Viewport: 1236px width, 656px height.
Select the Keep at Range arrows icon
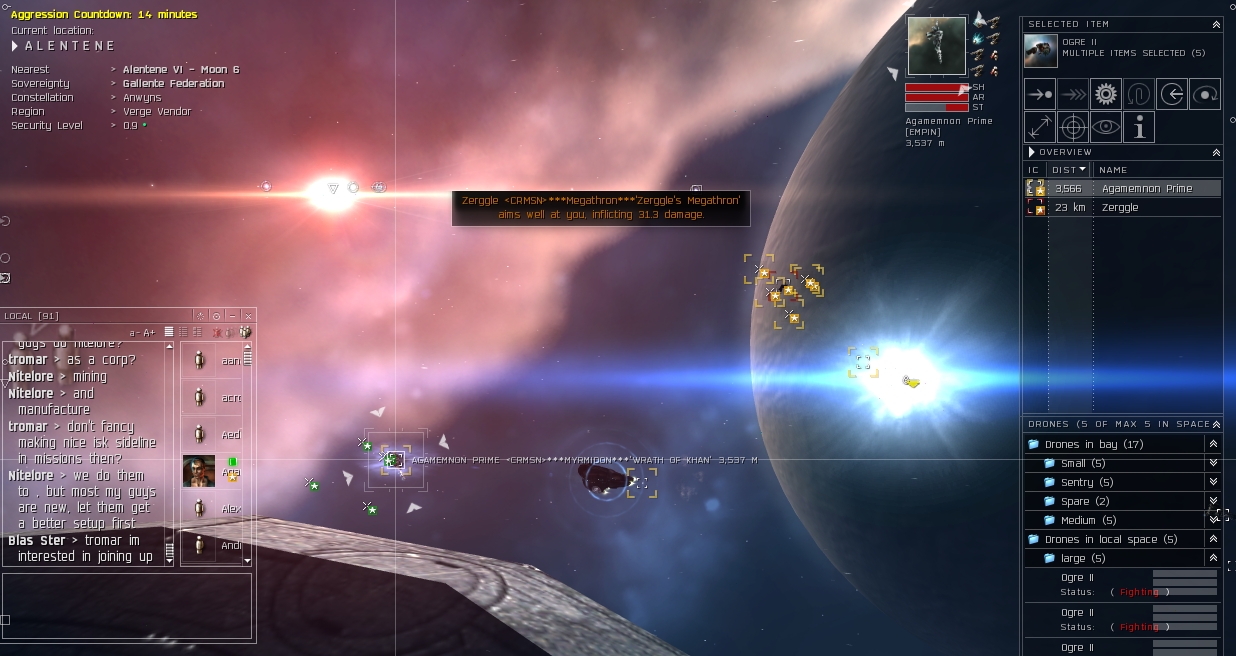1040,127
